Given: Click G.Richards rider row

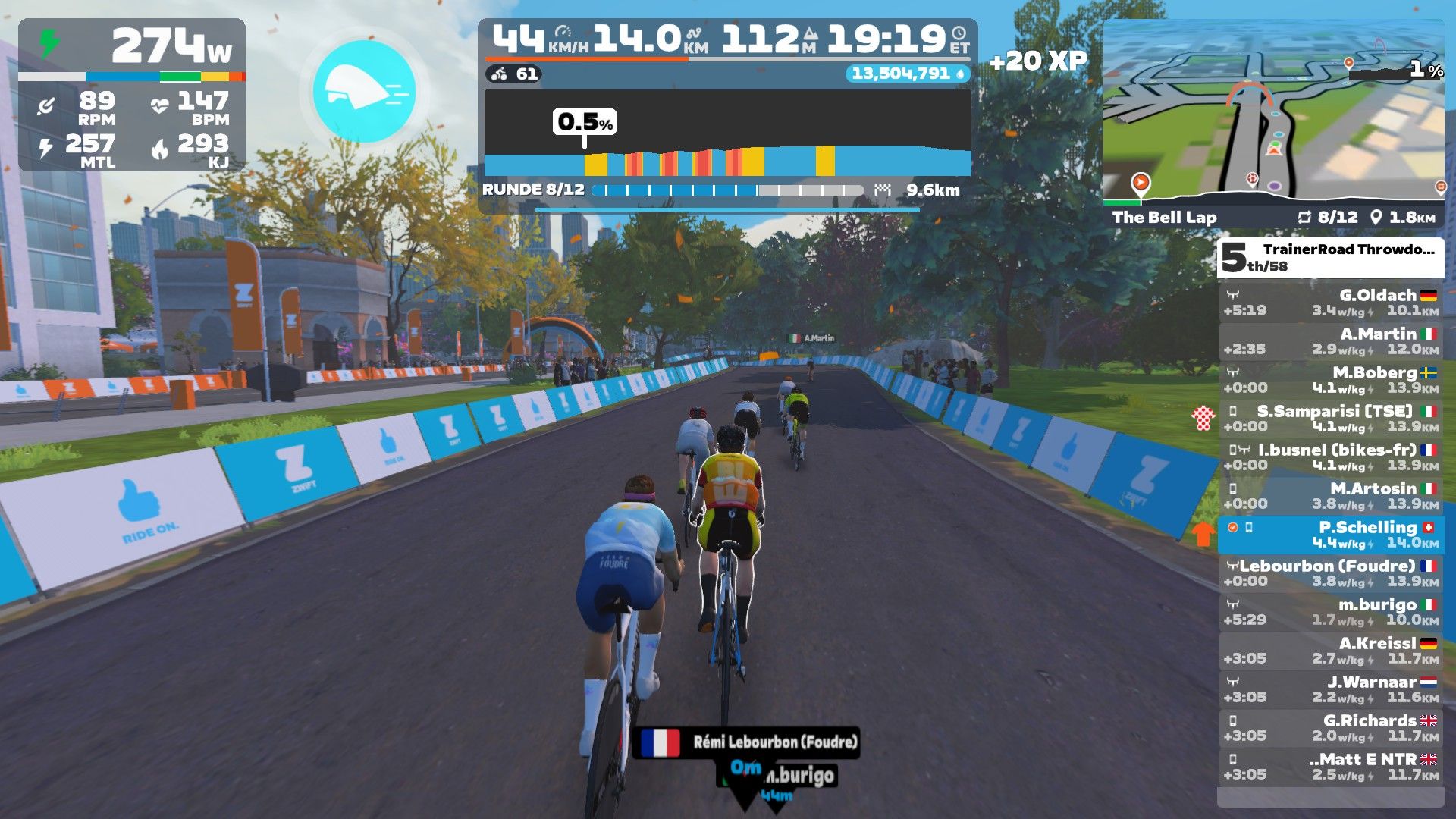Looking at the screenshot, I should click(x=1331, y=728).
